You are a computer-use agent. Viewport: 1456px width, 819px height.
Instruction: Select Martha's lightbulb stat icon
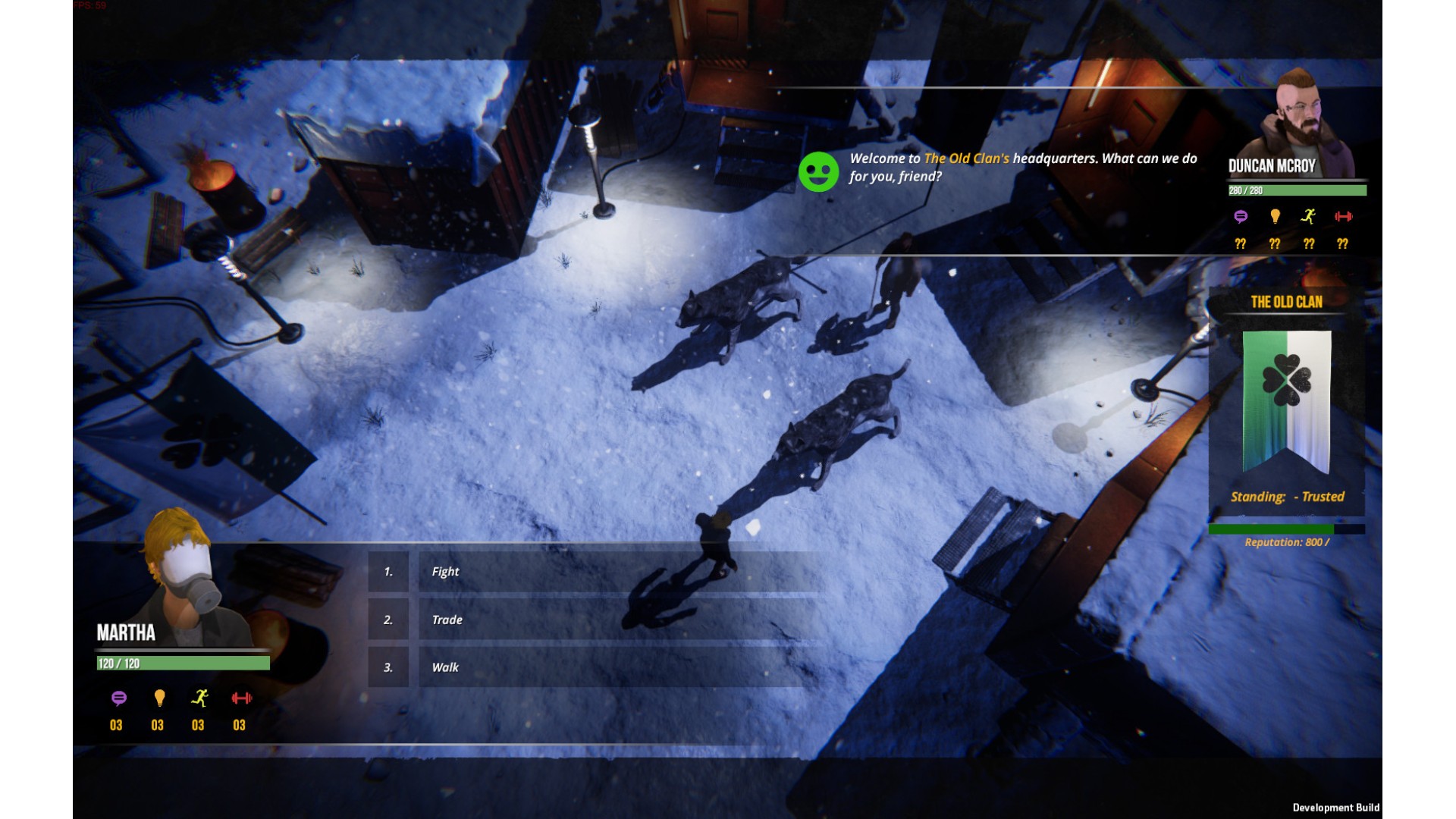click(159, 698)
